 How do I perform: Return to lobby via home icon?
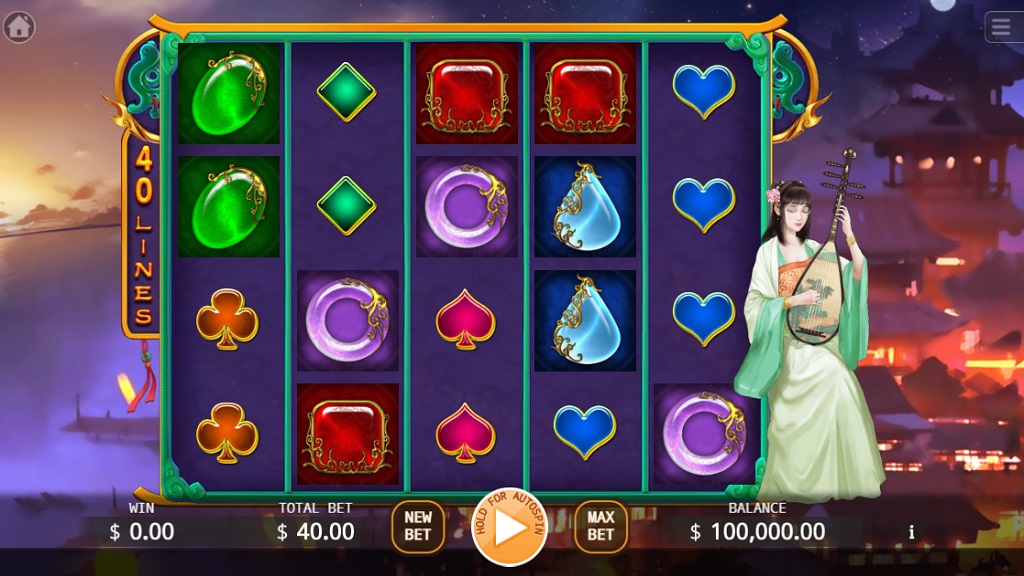click(x=19, y=27)
